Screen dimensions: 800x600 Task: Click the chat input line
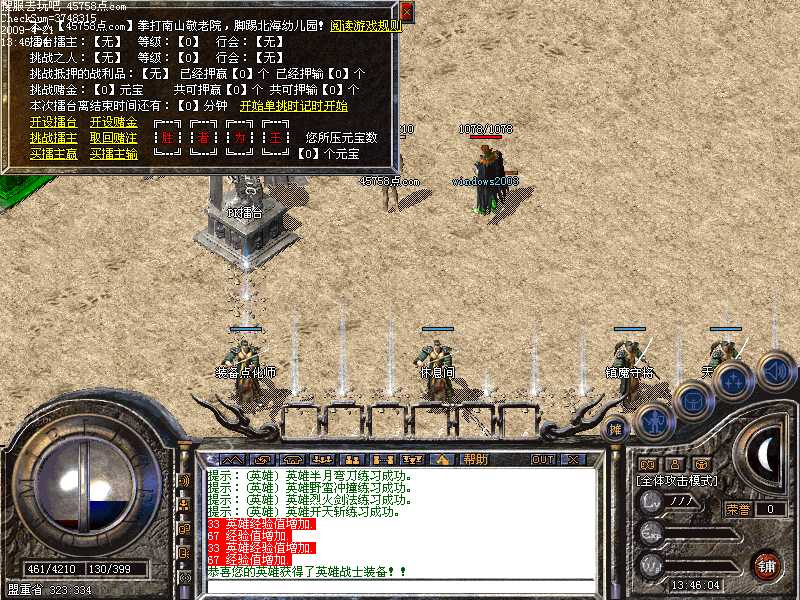tap(400, 586)
